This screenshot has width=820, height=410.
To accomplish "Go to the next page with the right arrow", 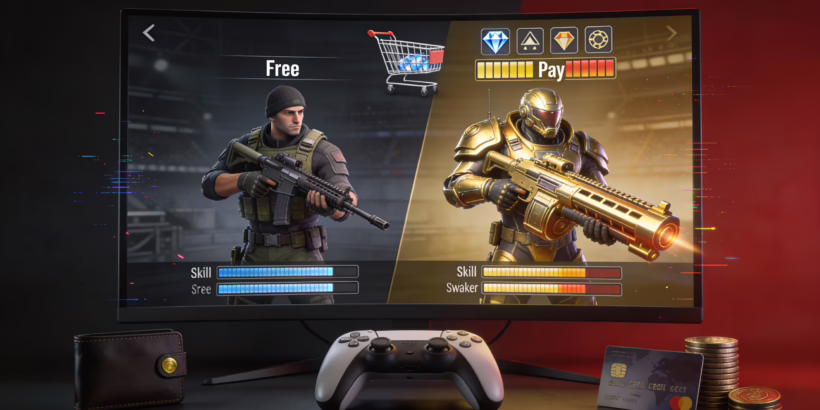I will (671, 33).
